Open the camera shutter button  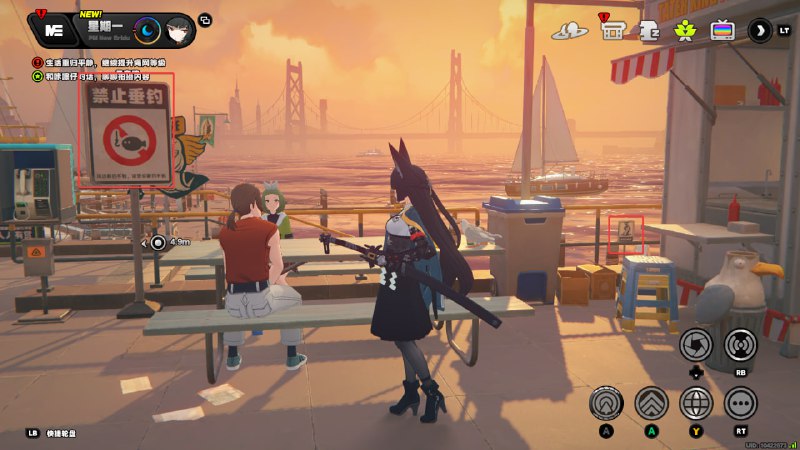[x=696, y=346]
